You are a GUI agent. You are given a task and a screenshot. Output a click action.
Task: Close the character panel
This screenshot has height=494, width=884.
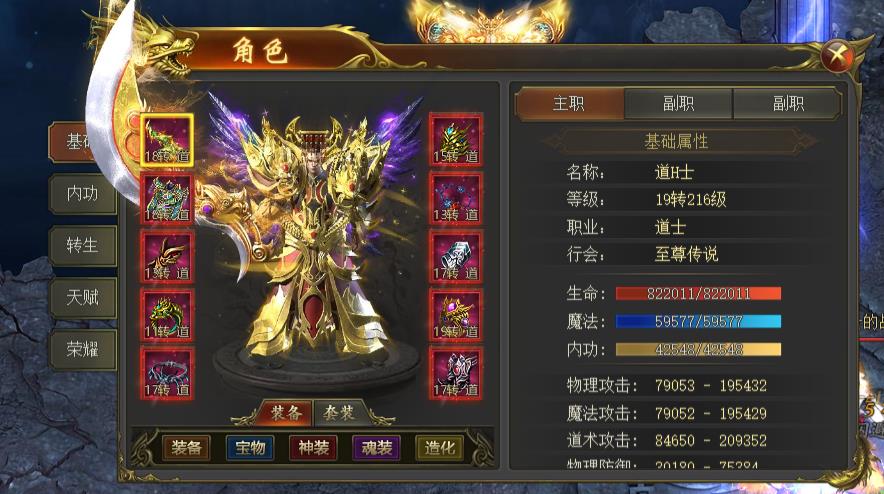836,57
